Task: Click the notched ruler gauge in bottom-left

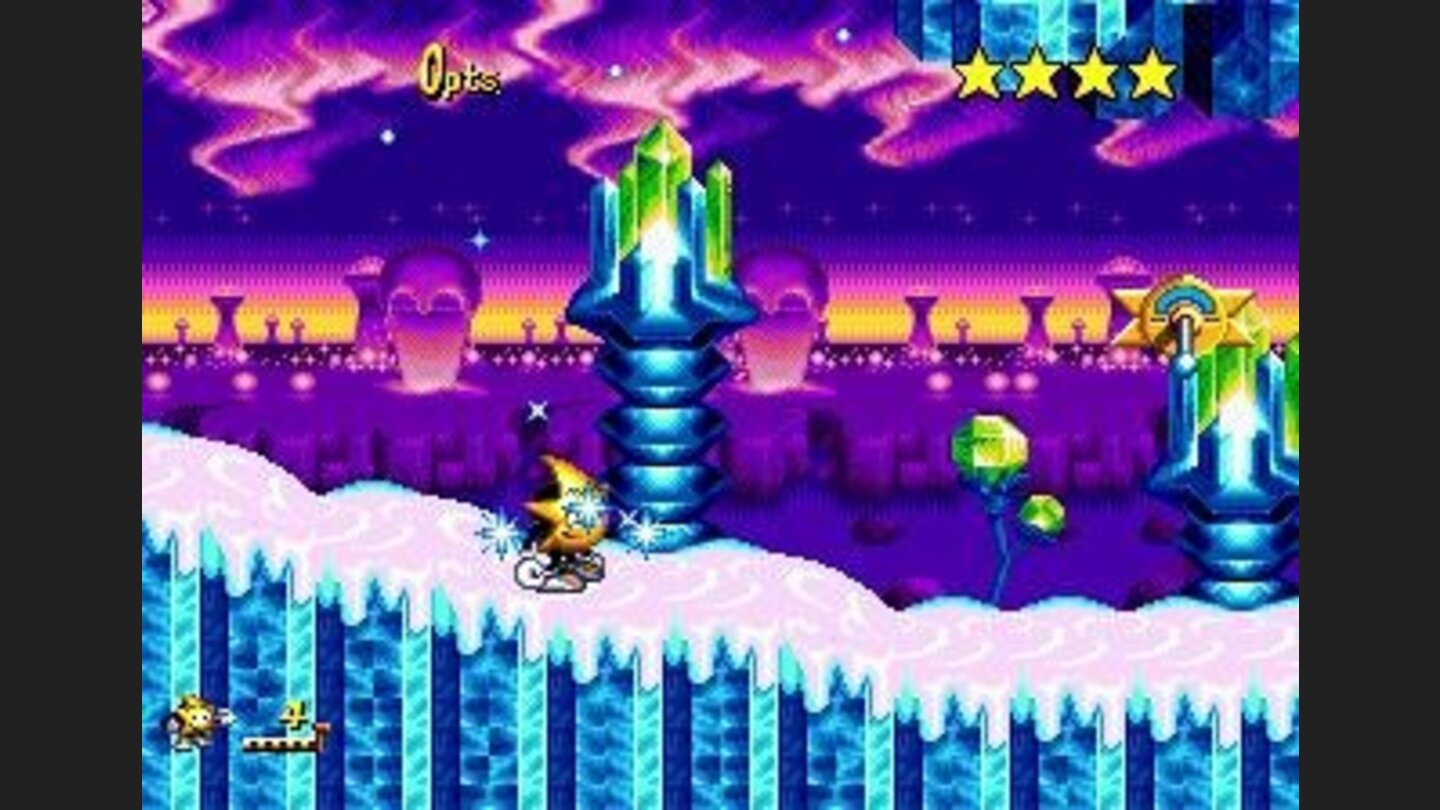Action: pyautogui.click(x=284, y=743)
